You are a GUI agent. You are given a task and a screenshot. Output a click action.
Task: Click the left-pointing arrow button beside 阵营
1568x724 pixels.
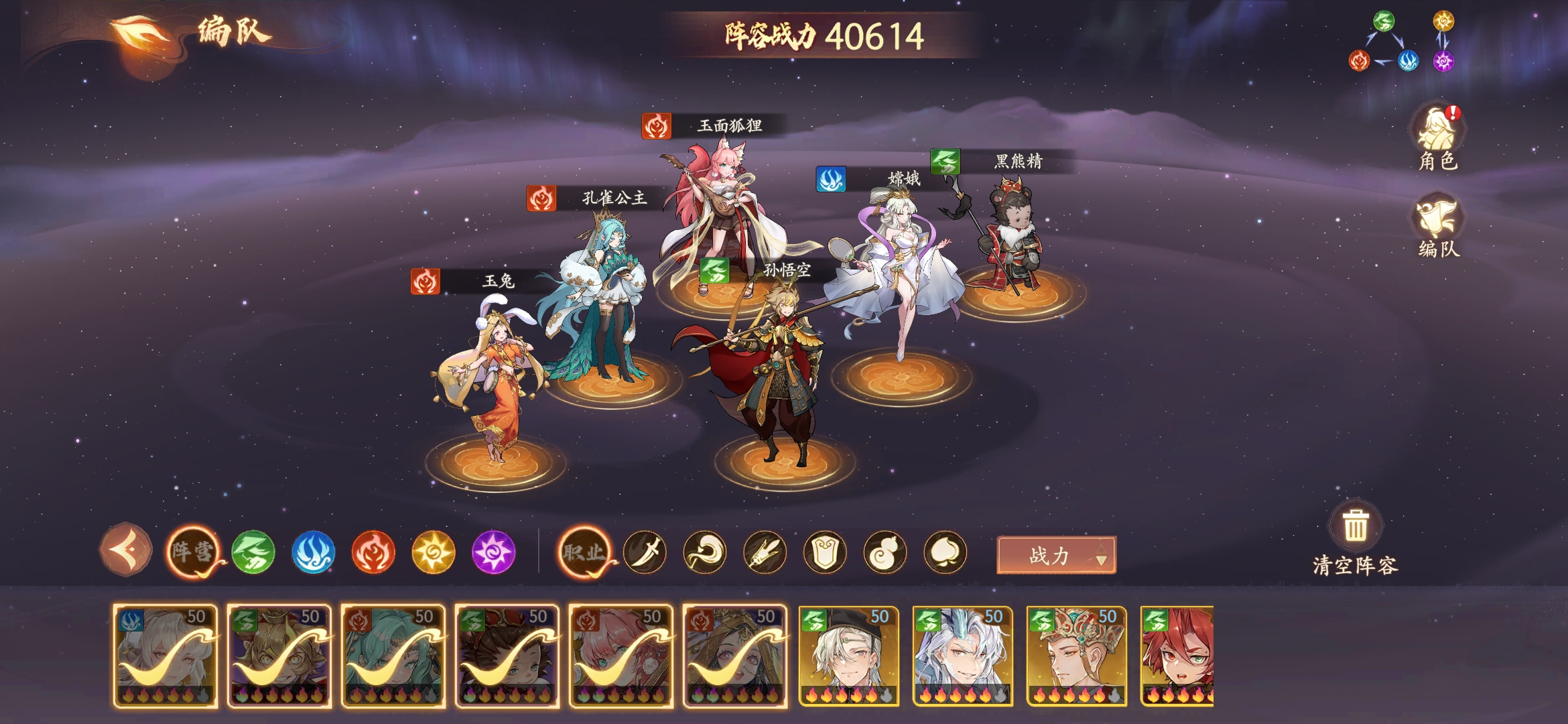126,550
